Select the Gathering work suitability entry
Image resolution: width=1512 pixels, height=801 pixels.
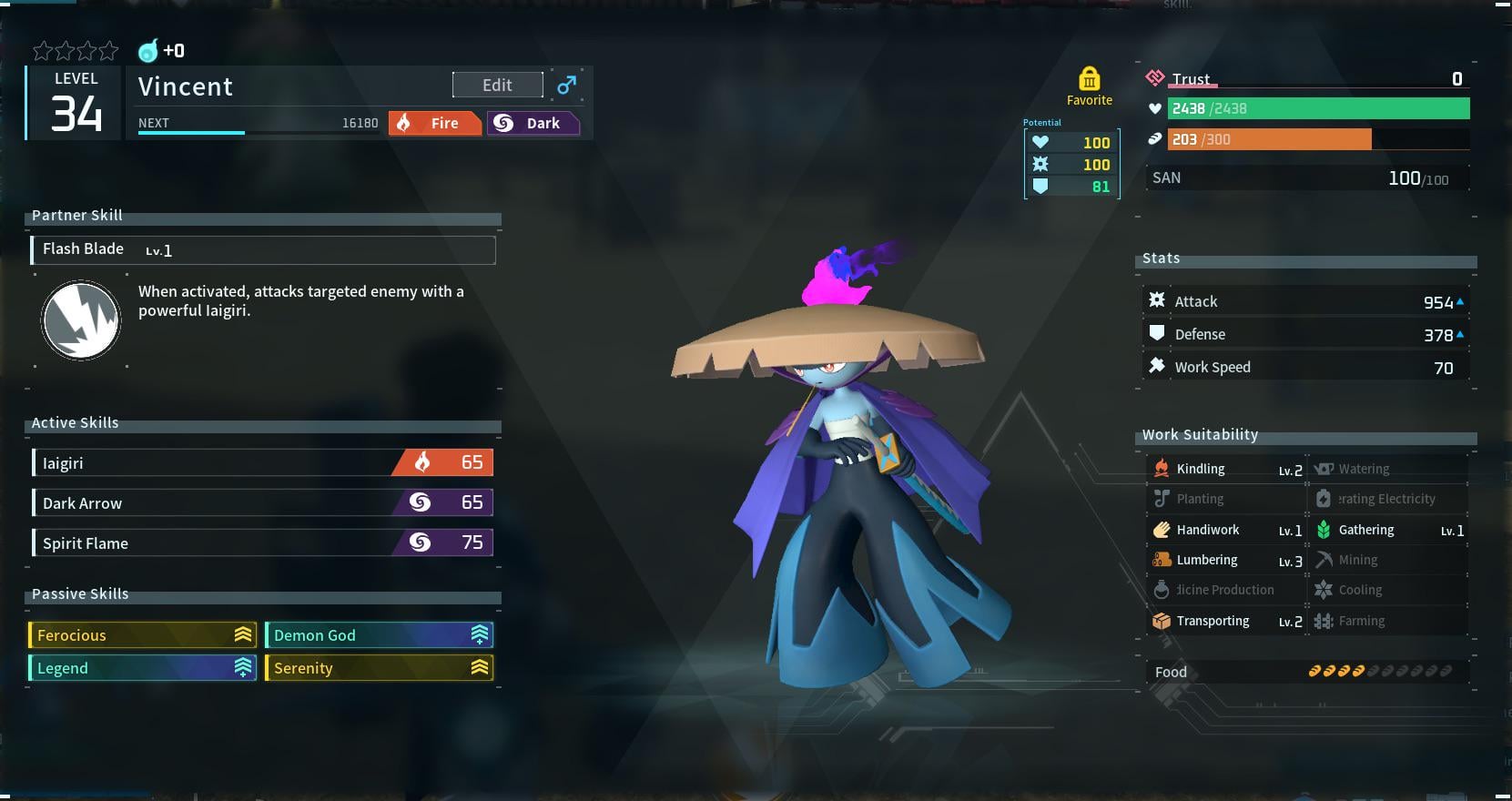tap(1388, 530)
